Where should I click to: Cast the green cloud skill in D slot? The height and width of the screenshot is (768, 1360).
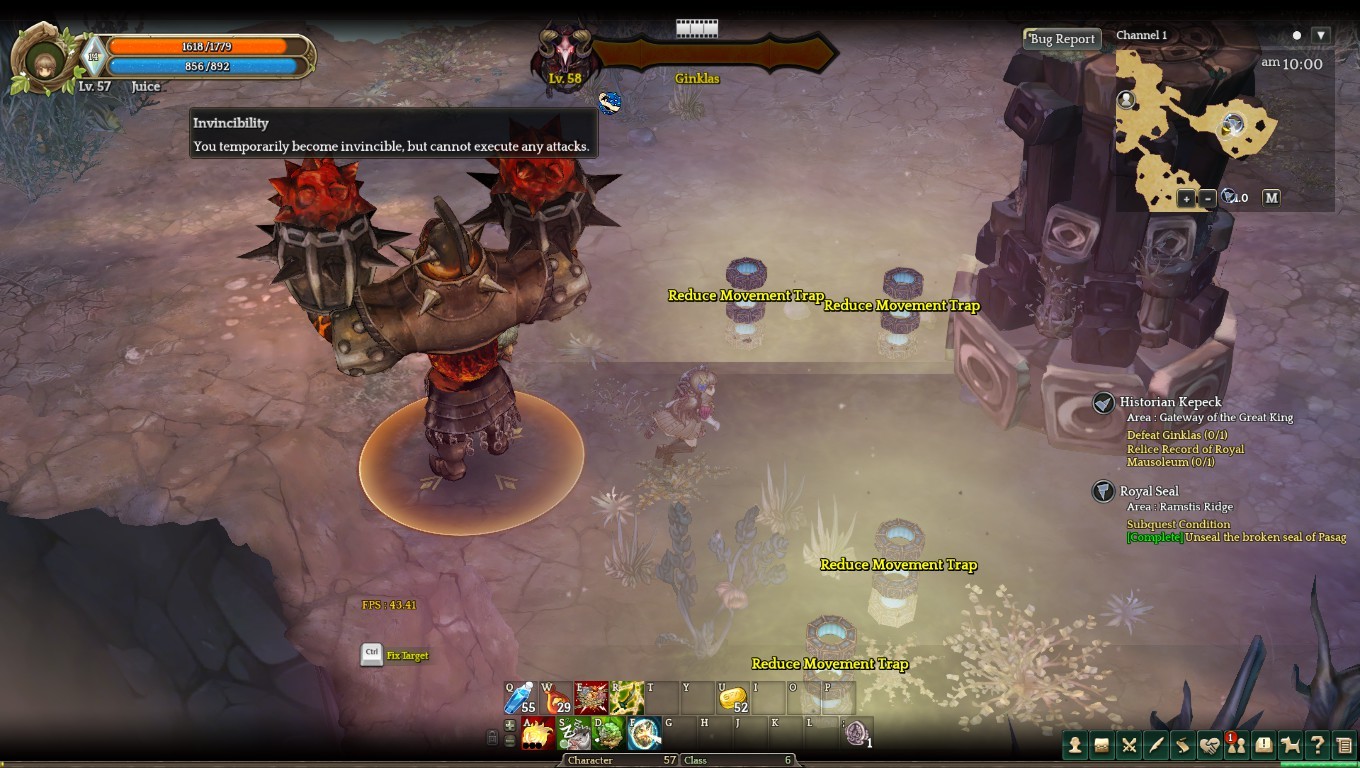coord(608,733)
